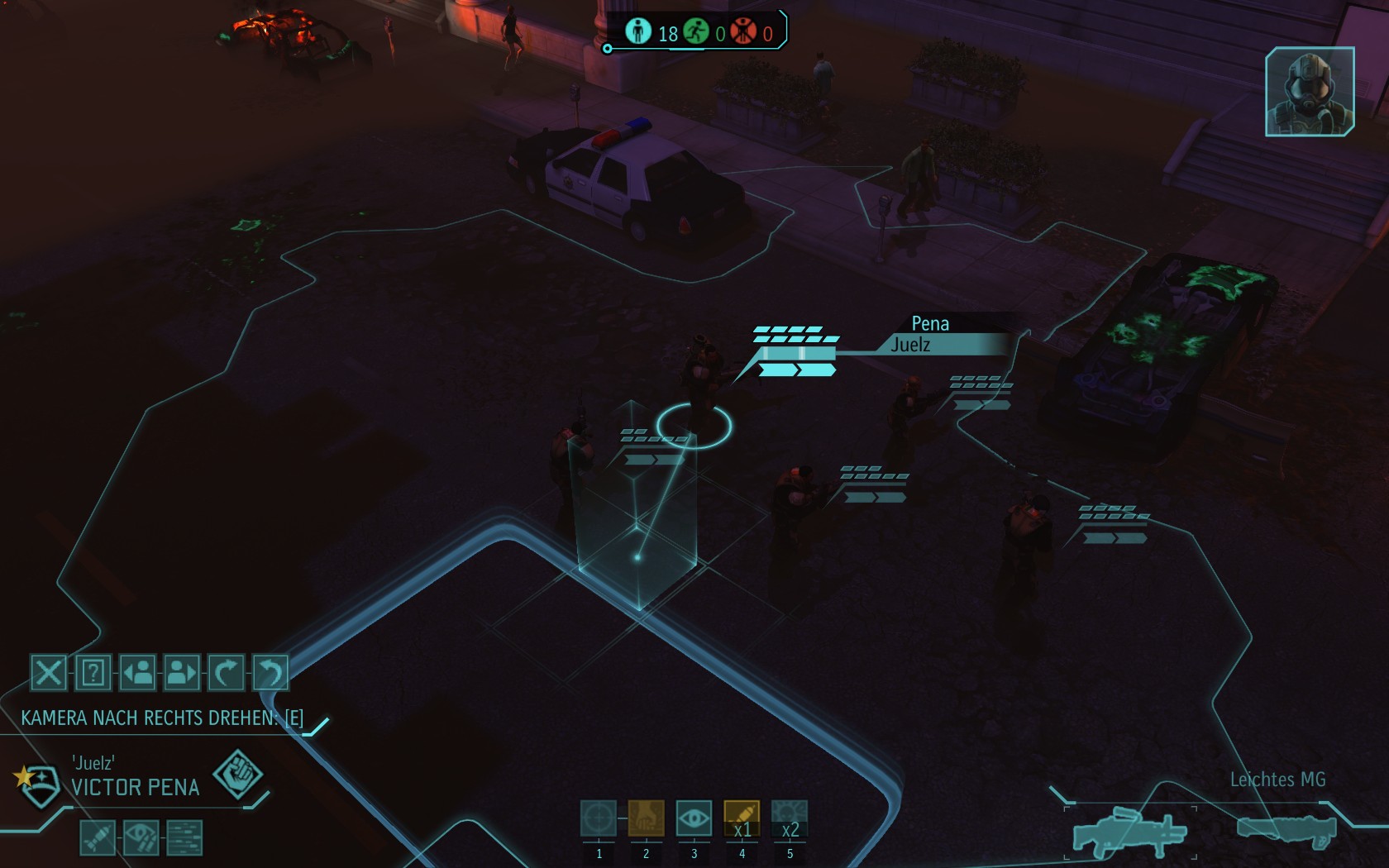Select the Leichtes MG machine gun
This screenshot has width=1389, height=868.
1129,831
